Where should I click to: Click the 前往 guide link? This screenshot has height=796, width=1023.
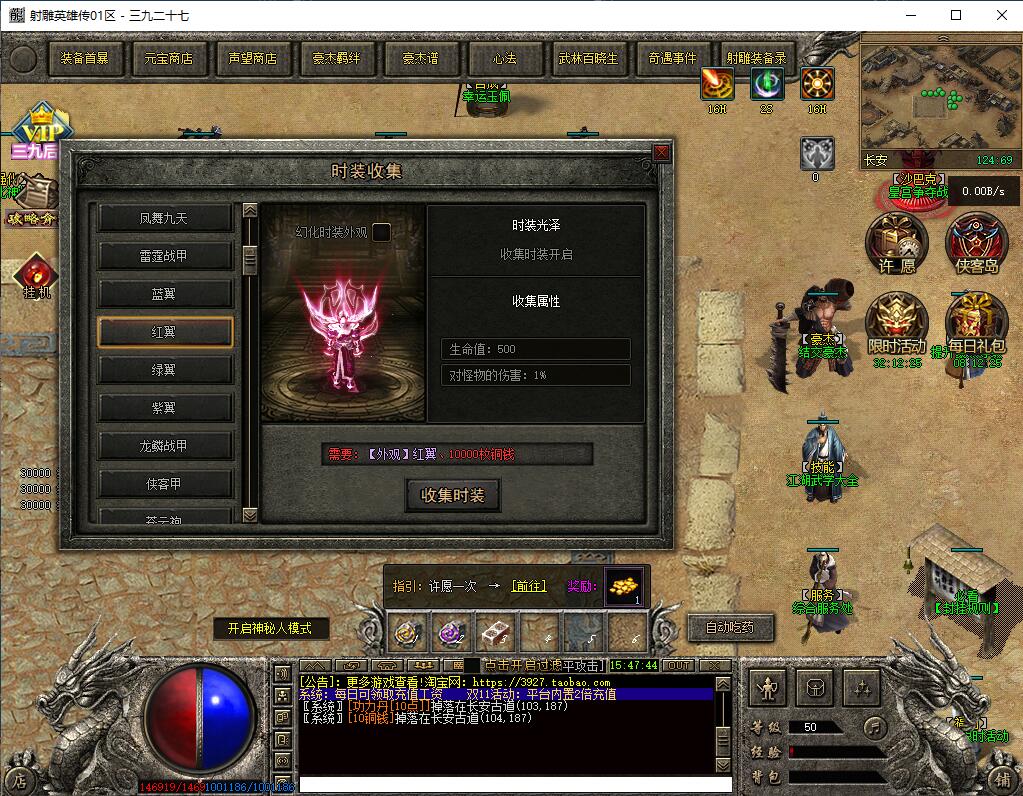[529, 586]
